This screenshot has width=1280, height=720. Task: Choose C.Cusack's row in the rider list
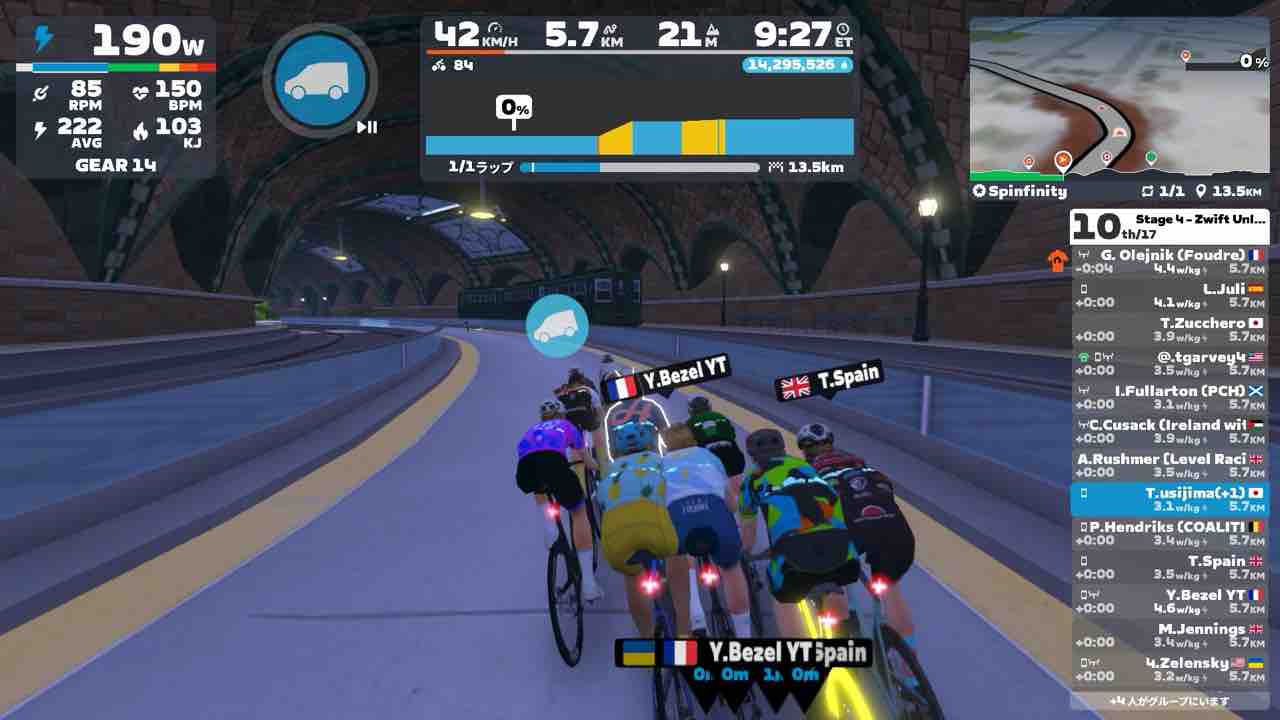point(1168,432)
